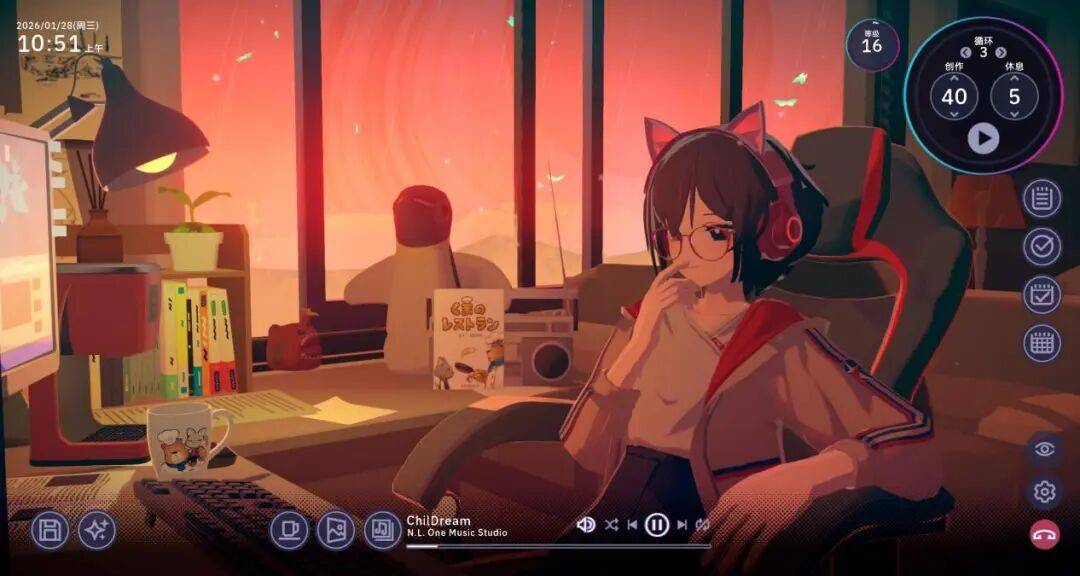
Task: Open the coffee cup icon menu
Action: tap(289, 530)
